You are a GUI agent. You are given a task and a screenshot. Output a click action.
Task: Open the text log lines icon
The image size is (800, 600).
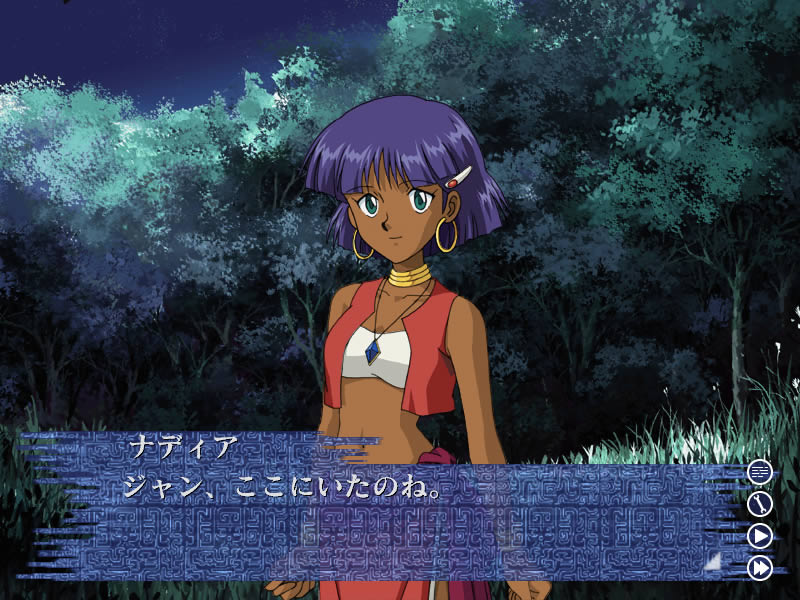pyautogui.click(x=760, y=471)
